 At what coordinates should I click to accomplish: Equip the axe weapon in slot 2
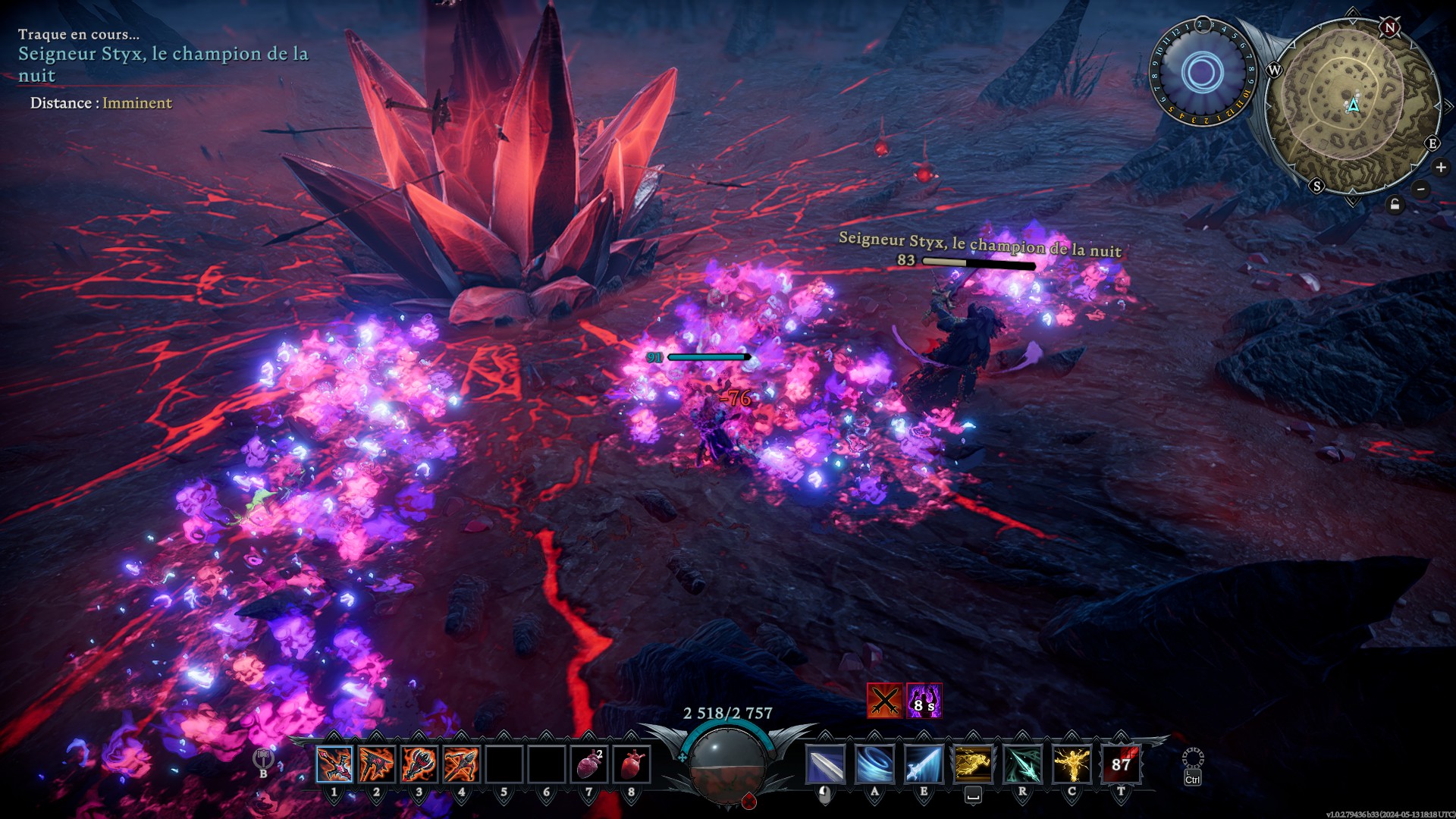[x=377, y=764]
